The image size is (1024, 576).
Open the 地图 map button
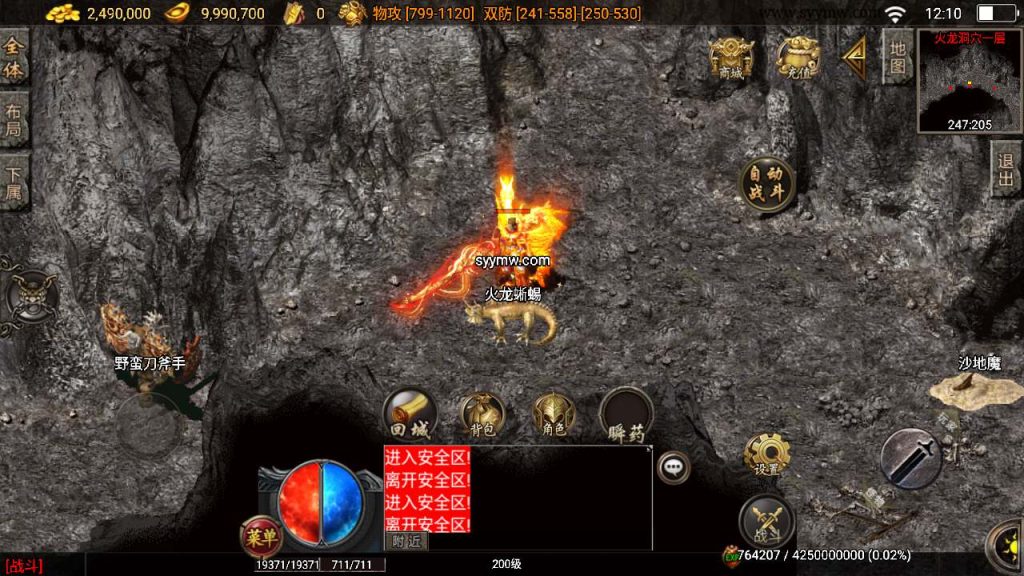coord(897,56)
